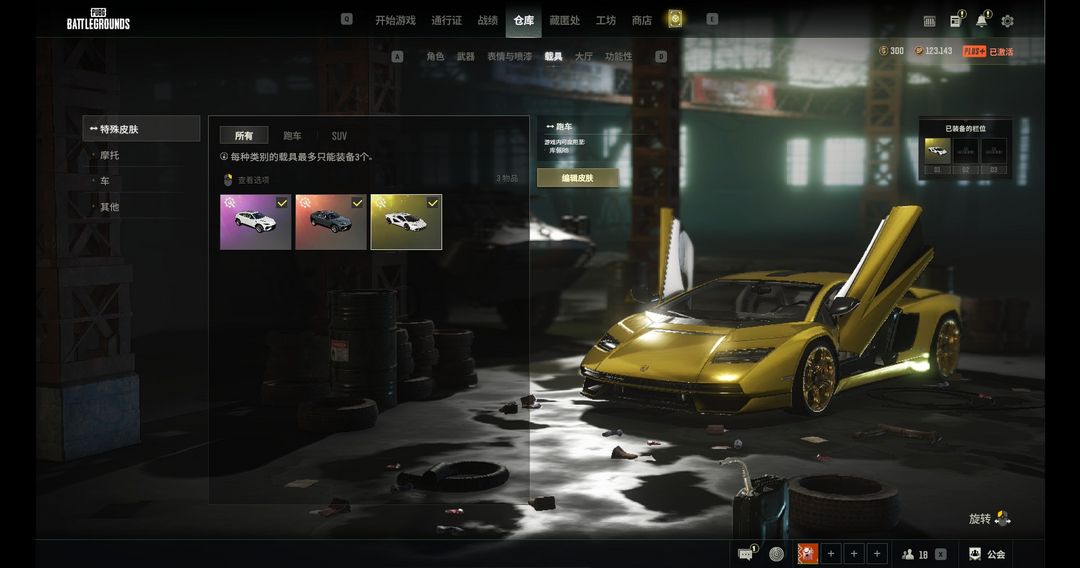Open the 战绩 career tab

click(487, 20)
